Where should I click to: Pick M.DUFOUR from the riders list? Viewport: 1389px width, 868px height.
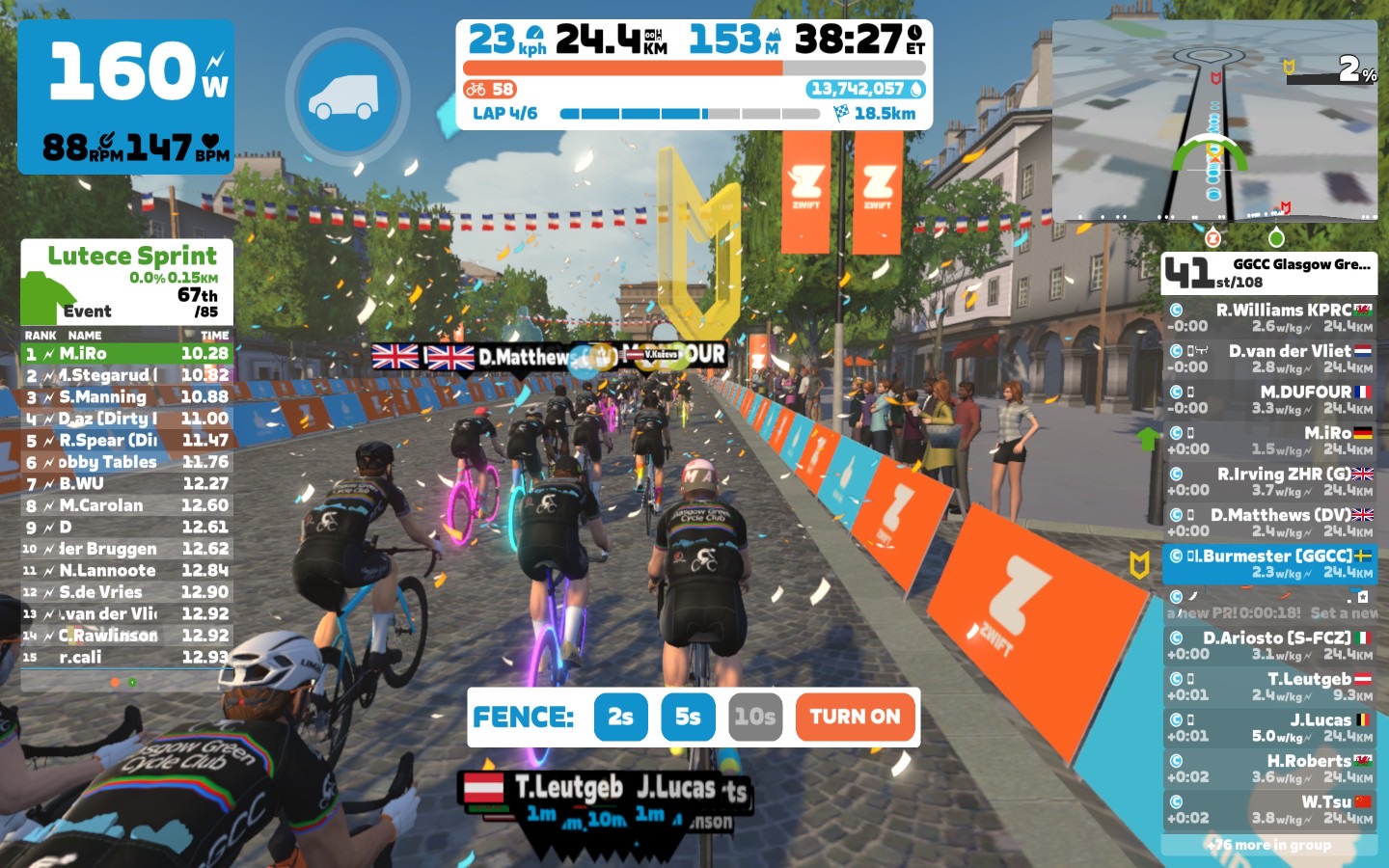tap(1269, 400)
